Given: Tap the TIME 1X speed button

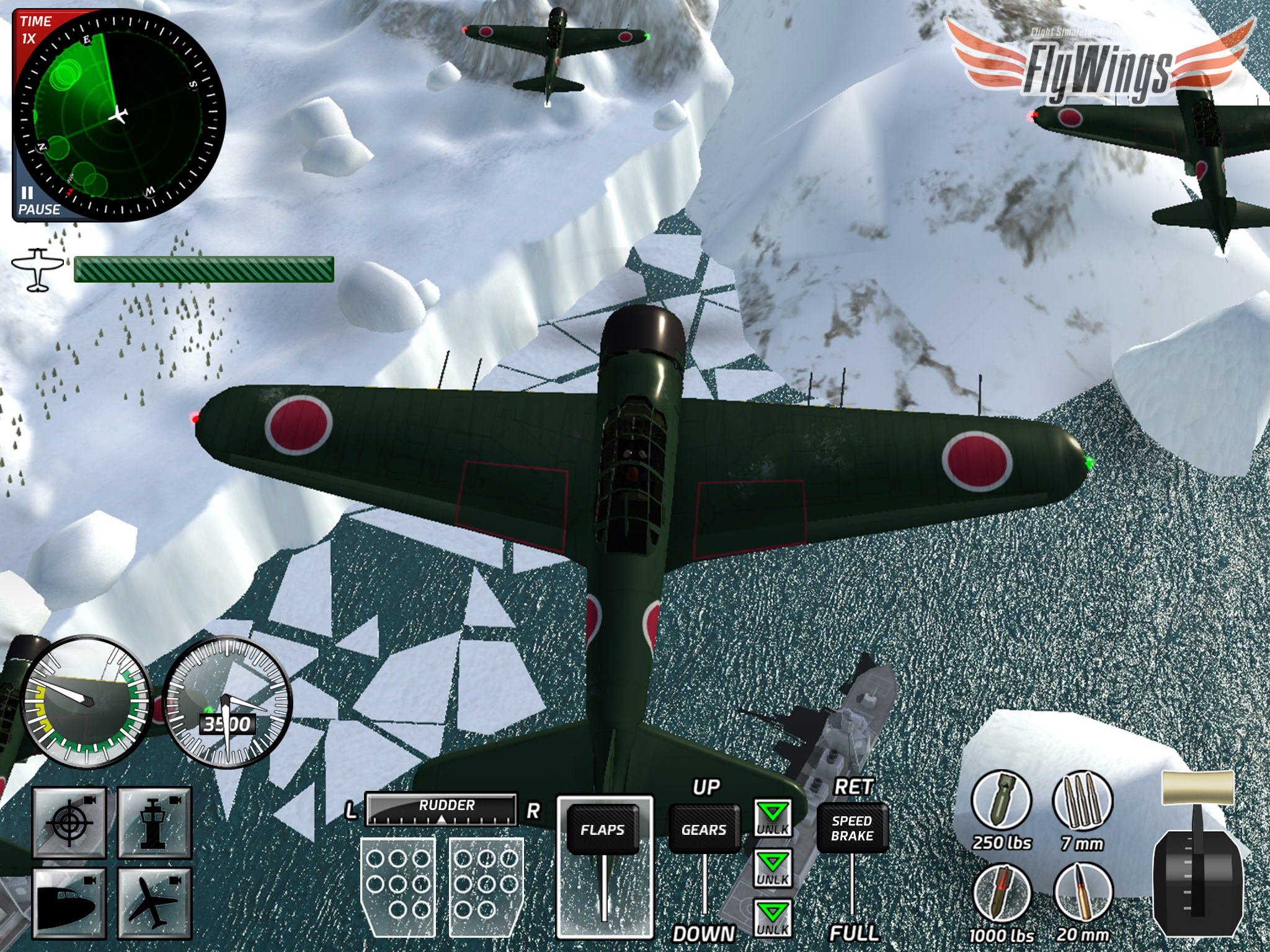Looking at the screenshot, I should pos(33,30).
